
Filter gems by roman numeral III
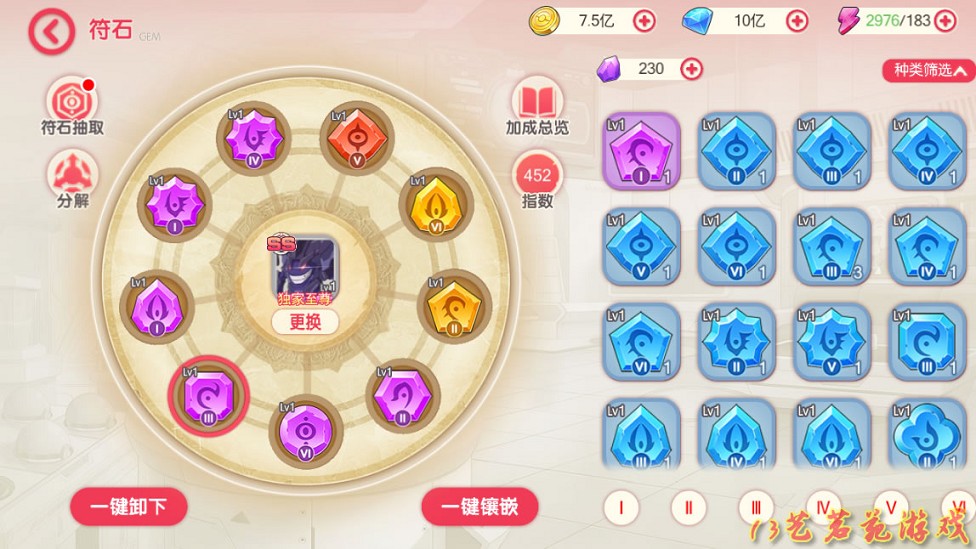coord(756,507)
